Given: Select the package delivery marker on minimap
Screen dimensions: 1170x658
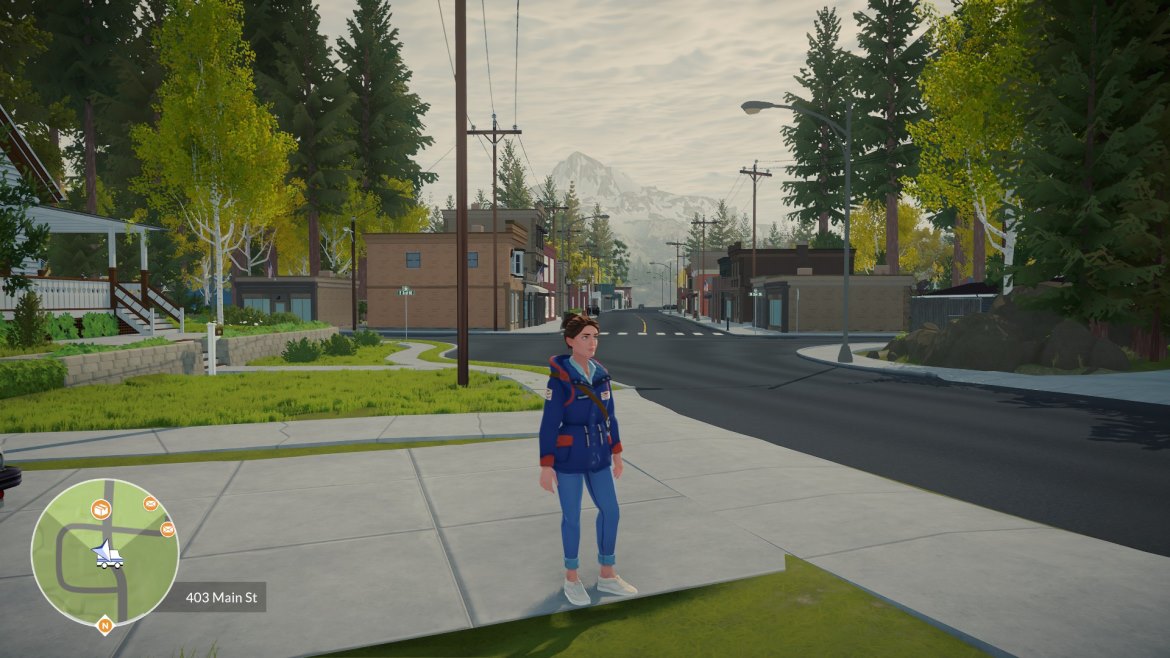Looking at the screenshot, I should point(101,510).
